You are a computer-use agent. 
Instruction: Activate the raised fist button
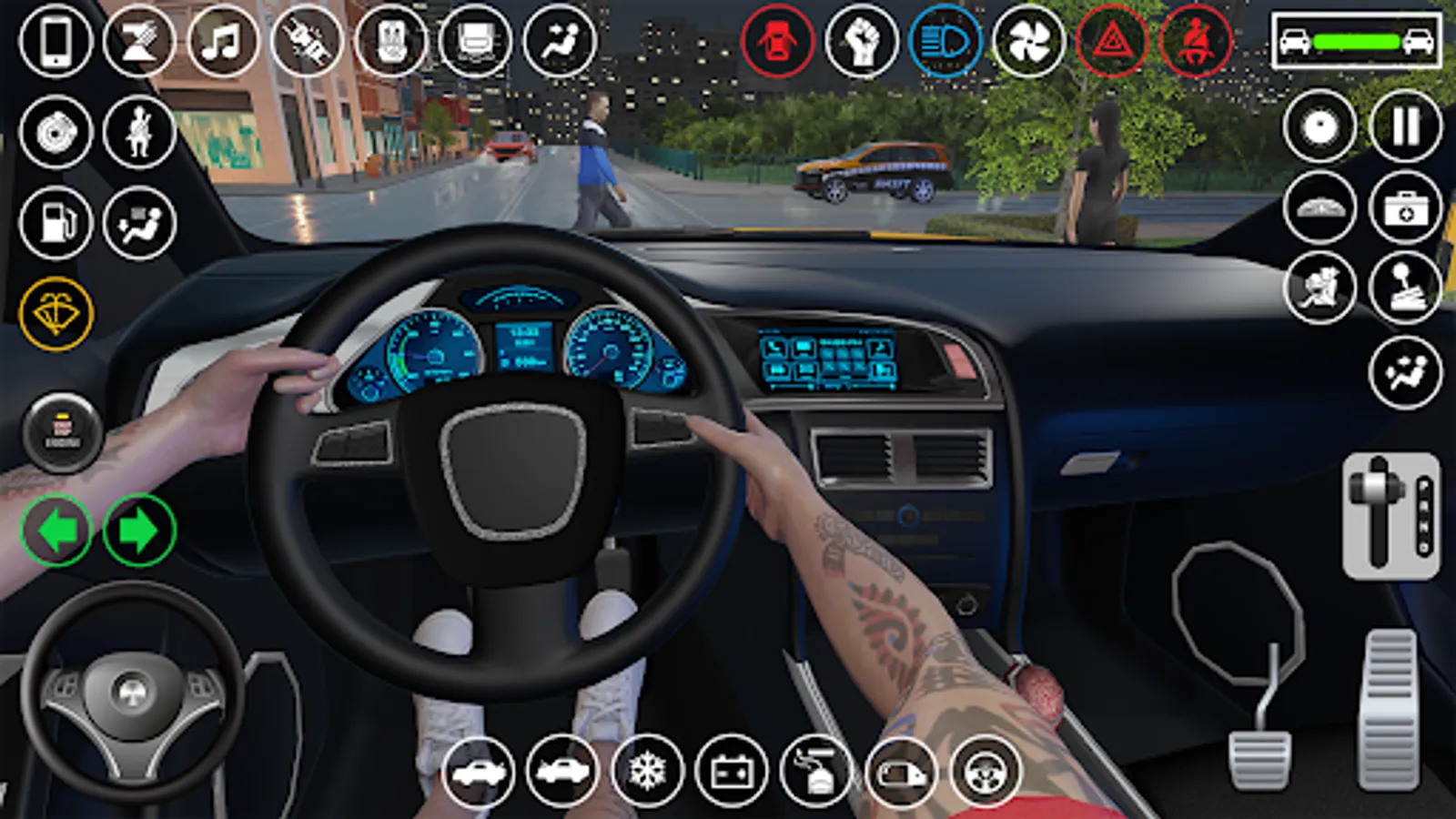click(861, 42)
